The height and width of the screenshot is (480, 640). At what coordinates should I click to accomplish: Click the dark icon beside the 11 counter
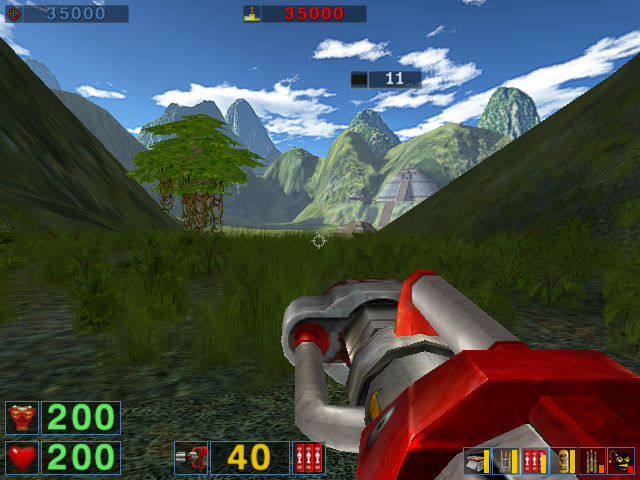pos(359,78)
